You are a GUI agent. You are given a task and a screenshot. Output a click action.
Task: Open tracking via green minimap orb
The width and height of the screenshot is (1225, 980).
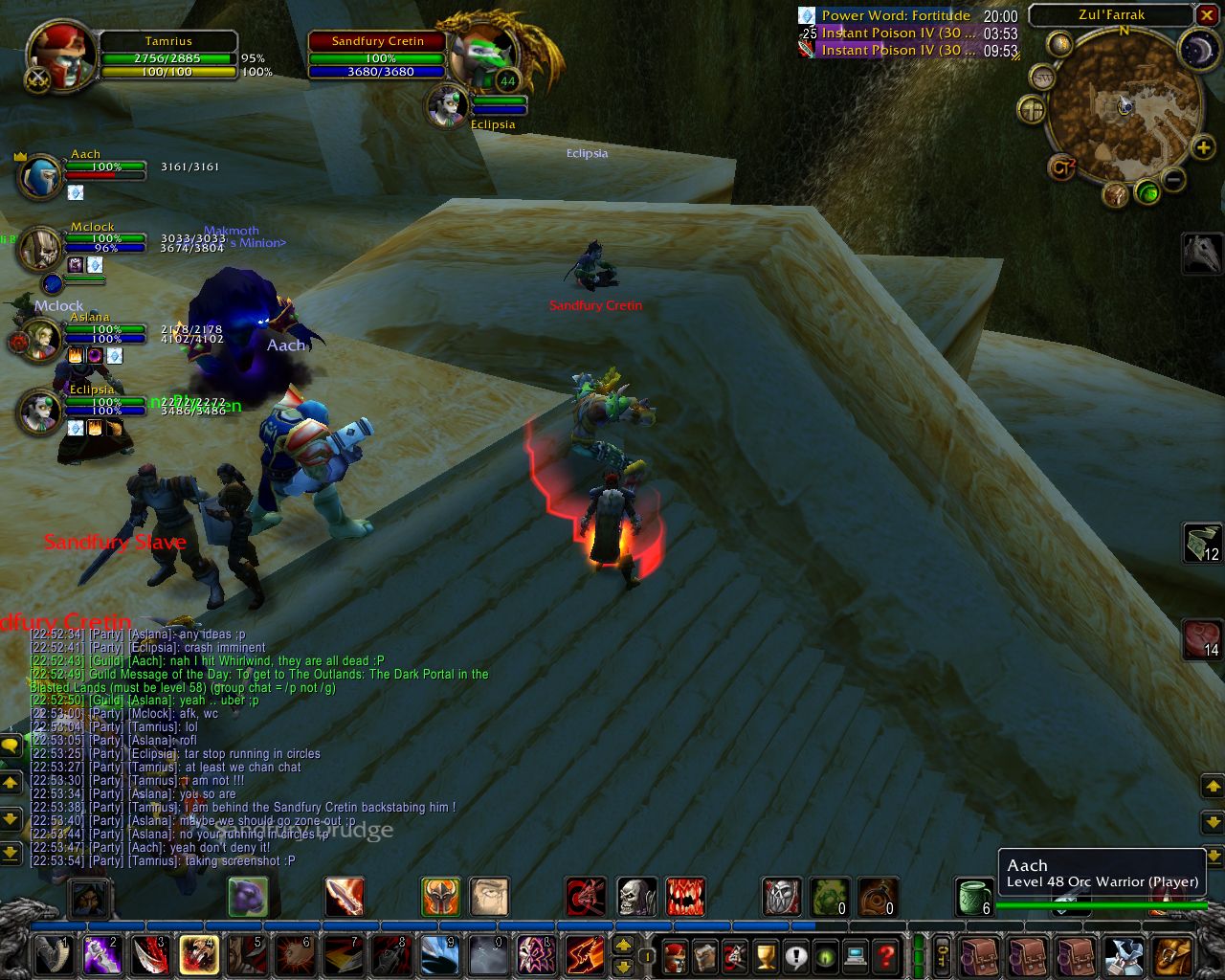[x=1148, y=193]
